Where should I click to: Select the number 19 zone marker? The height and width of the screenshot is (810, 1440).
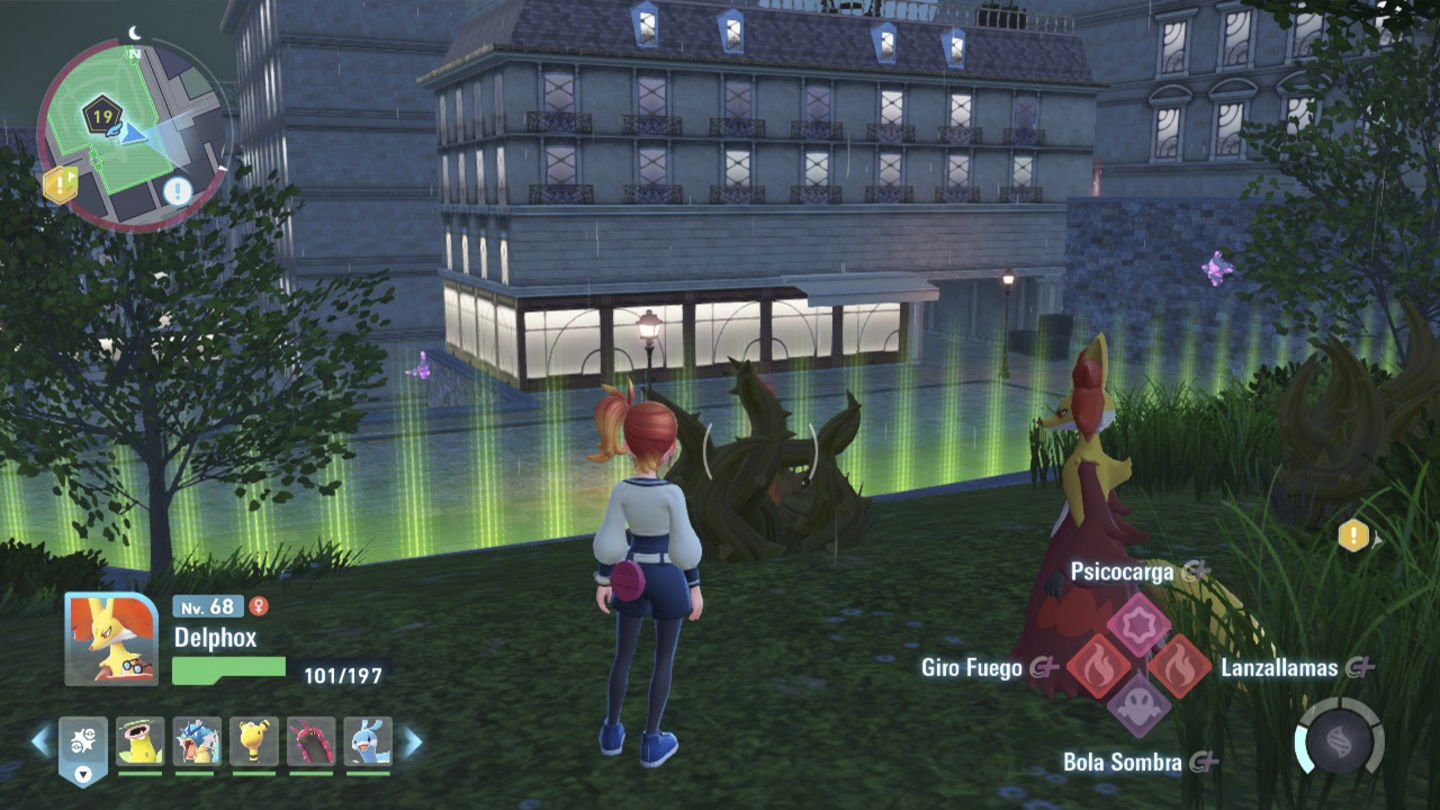101,117
